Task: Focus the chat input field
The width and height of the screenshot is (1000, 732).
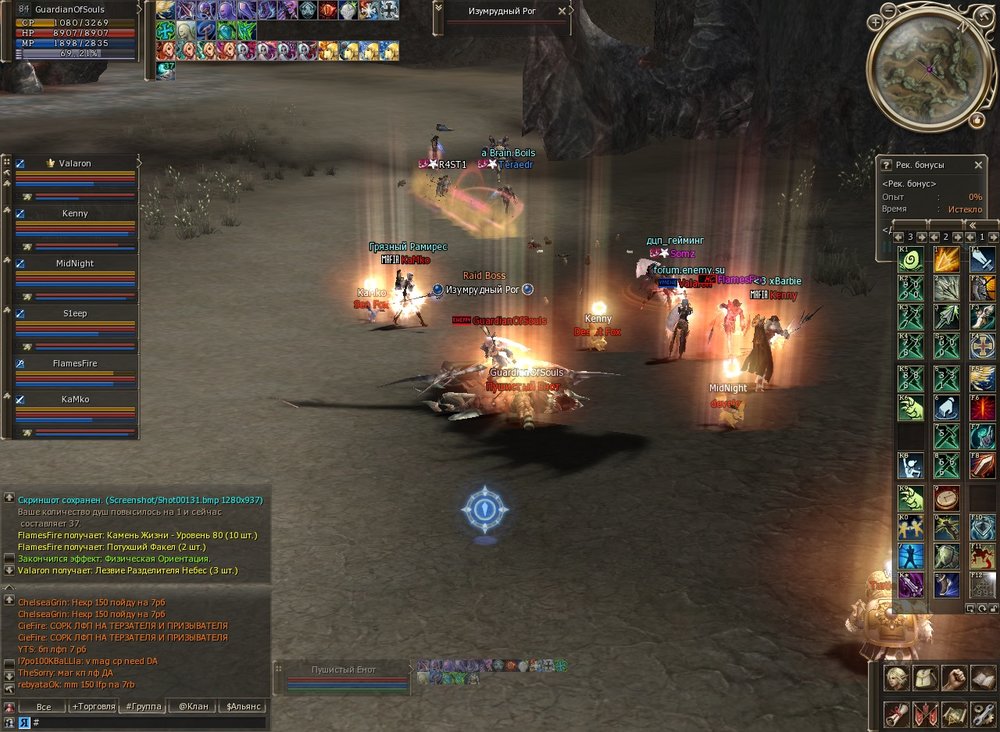Action: (150, 721)
